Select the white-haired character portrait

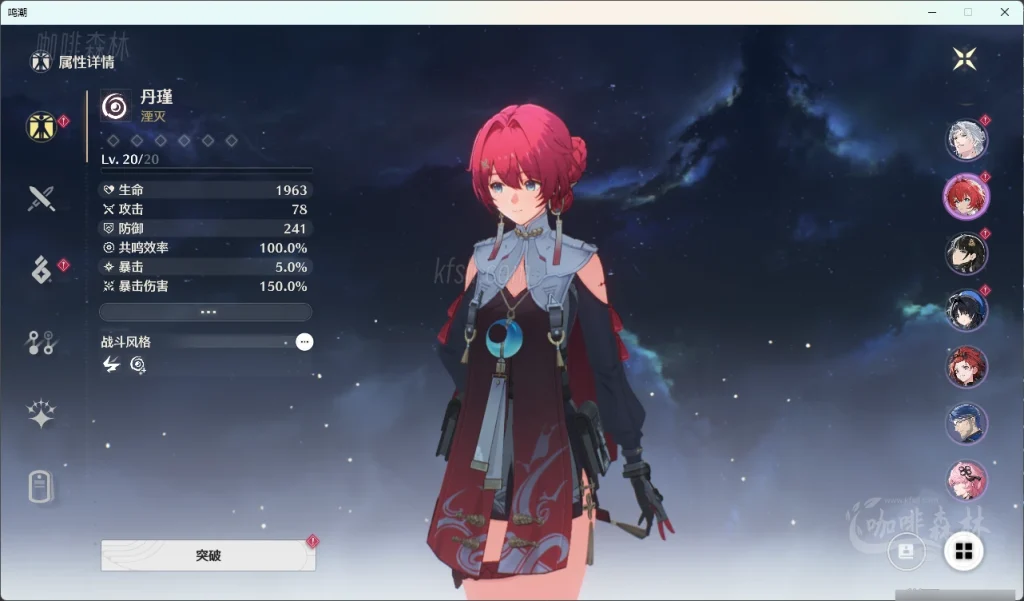coord(966,139)
